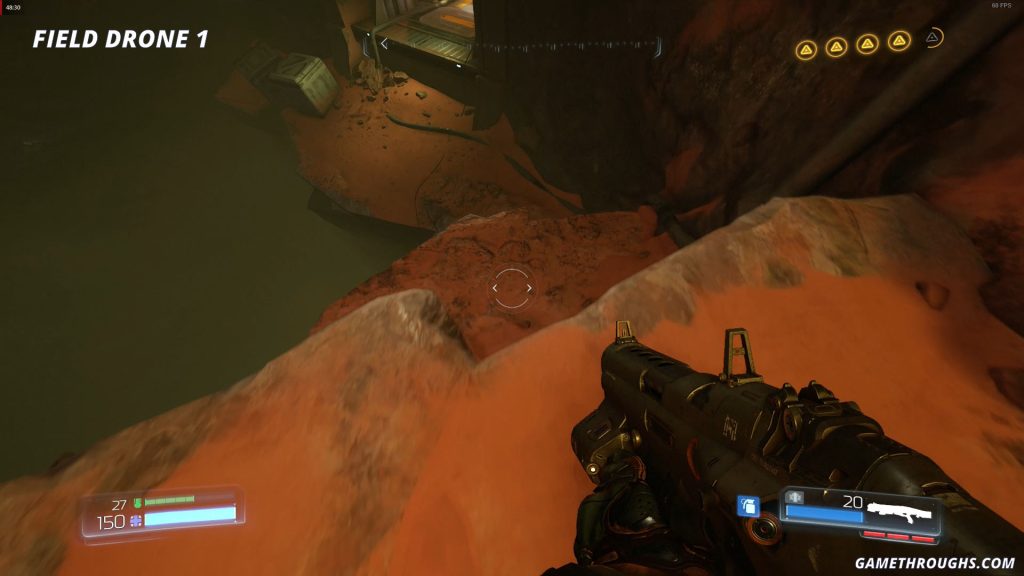Image resolution: width=1024 pixels, height=576 pixels.
Task: Click the white shotgun weapon icon
Action: pyautogui.click(x=900, y=514)
